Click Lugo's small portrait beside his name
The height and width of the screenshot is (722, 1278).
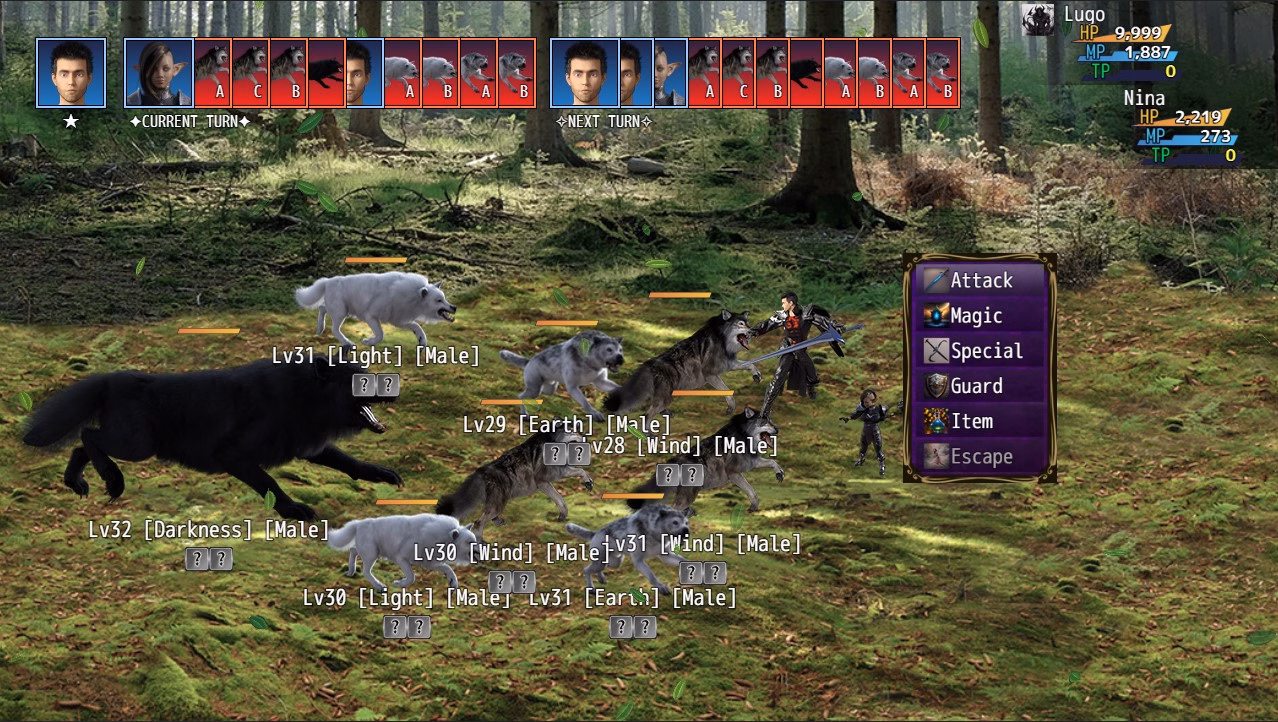click(1038, 18)
